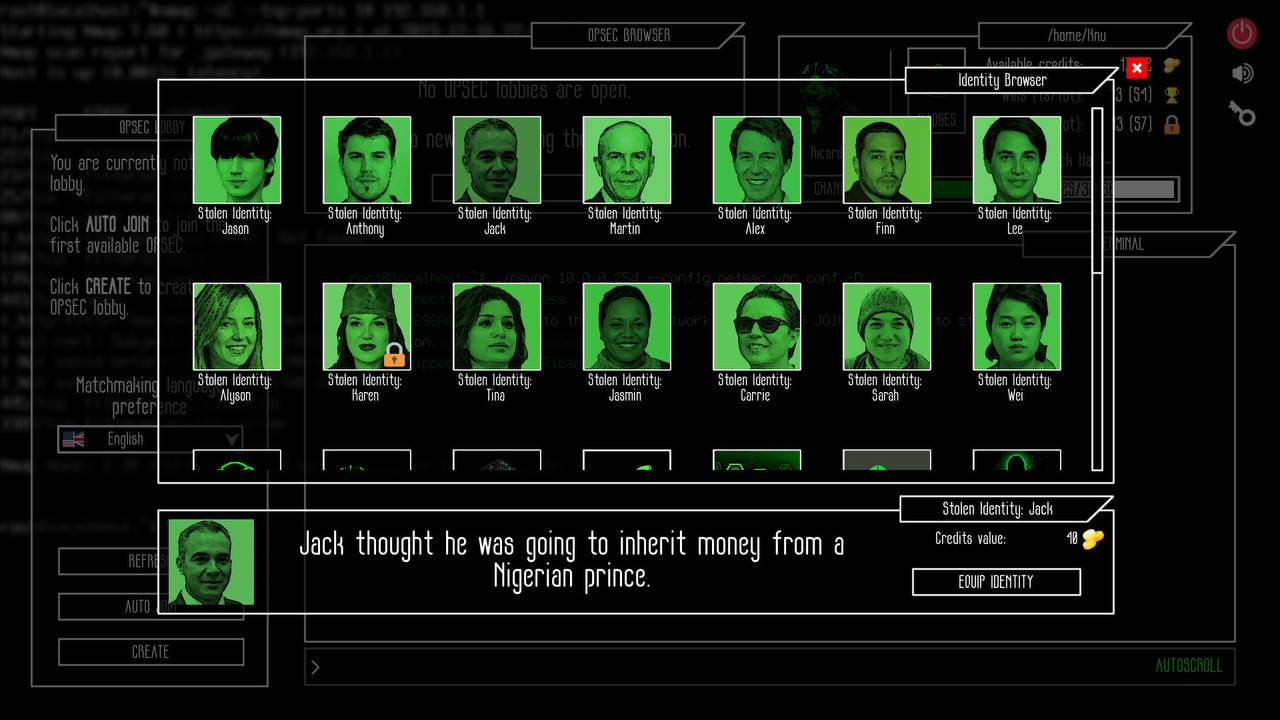The width and height of the screenshot is (1280, 720).
Task: Select the locked Karen identity
Action: [x=367, y=327]
